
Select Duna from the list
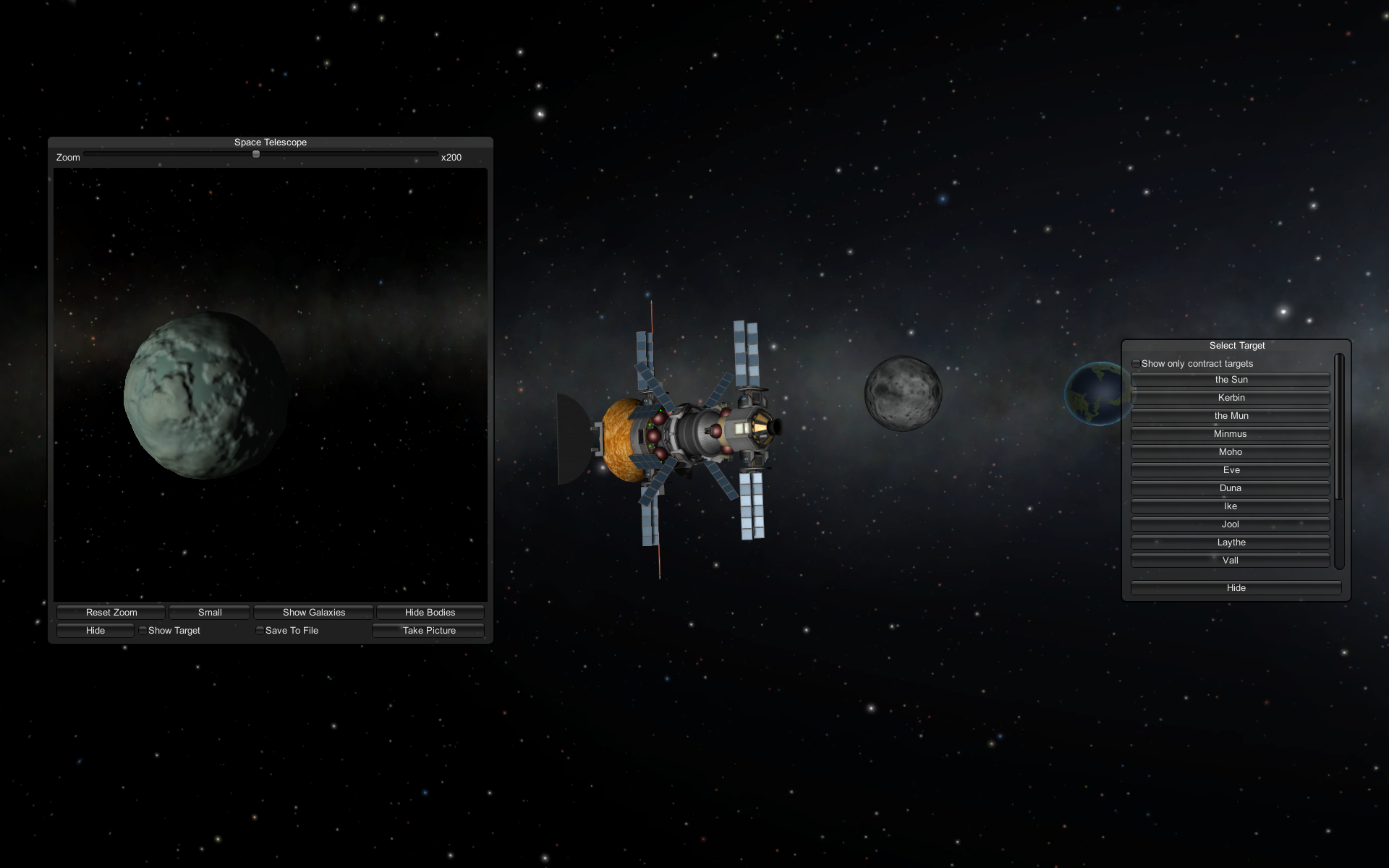point(1231,488)
